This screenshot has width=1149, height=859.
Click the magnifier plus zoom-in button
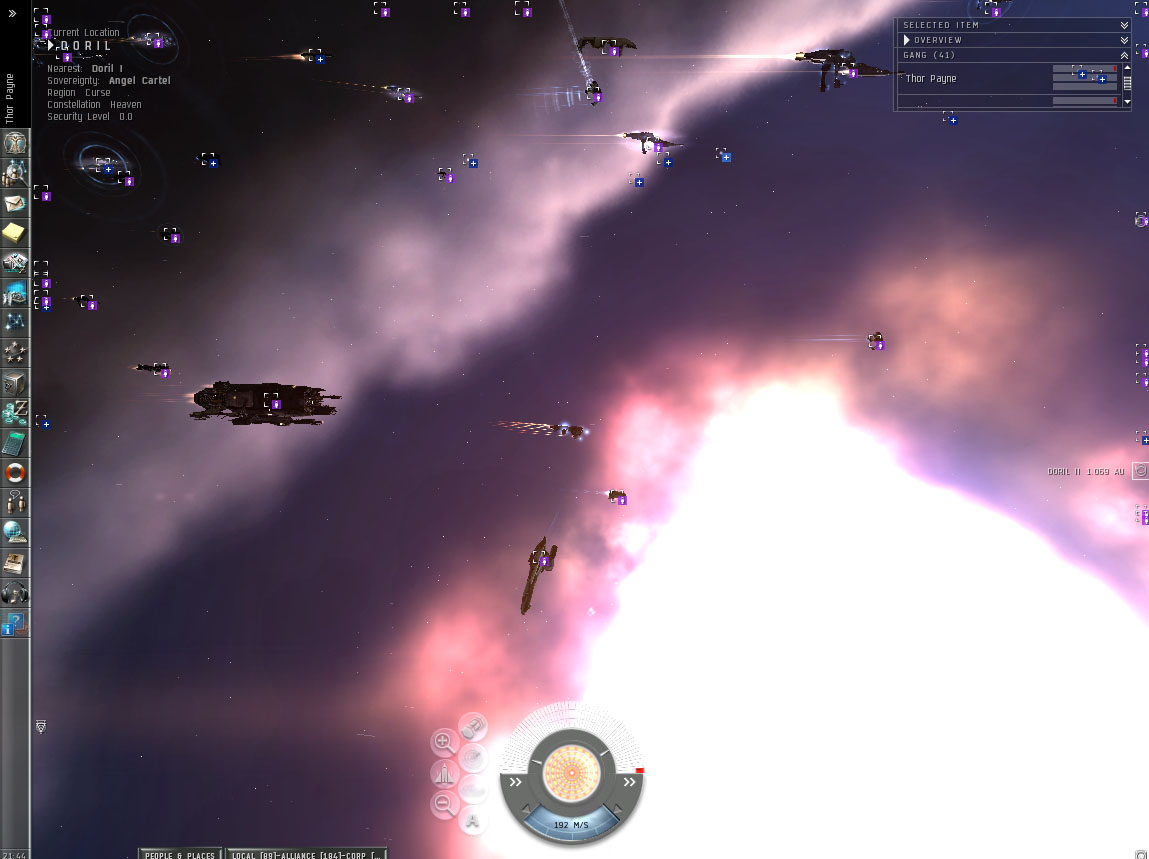pyautogui.click(x=444, y=742)
